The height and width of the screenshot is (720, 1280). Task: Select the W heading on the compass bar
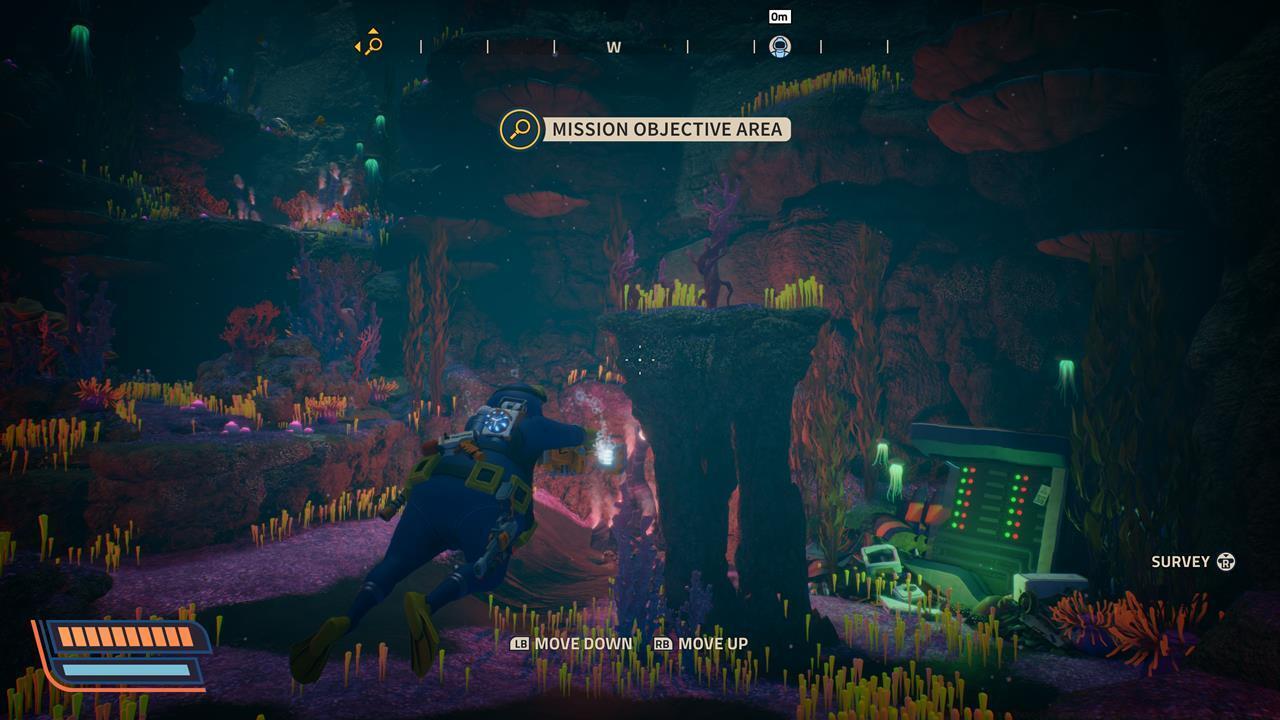point(613,46)
